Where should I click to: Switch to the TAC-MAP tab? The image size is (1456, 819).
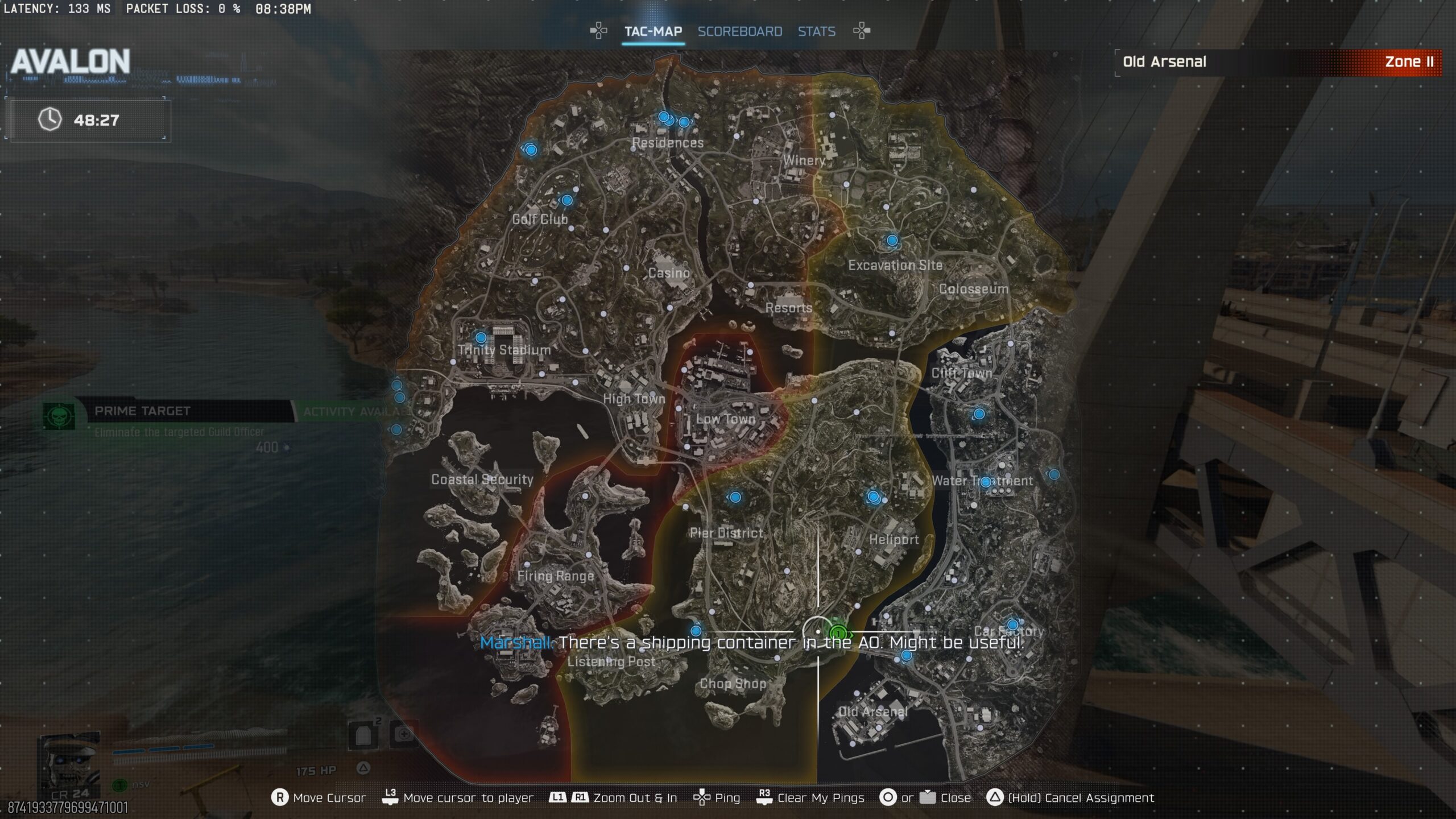pyautogui.click(x=653, y=31)
